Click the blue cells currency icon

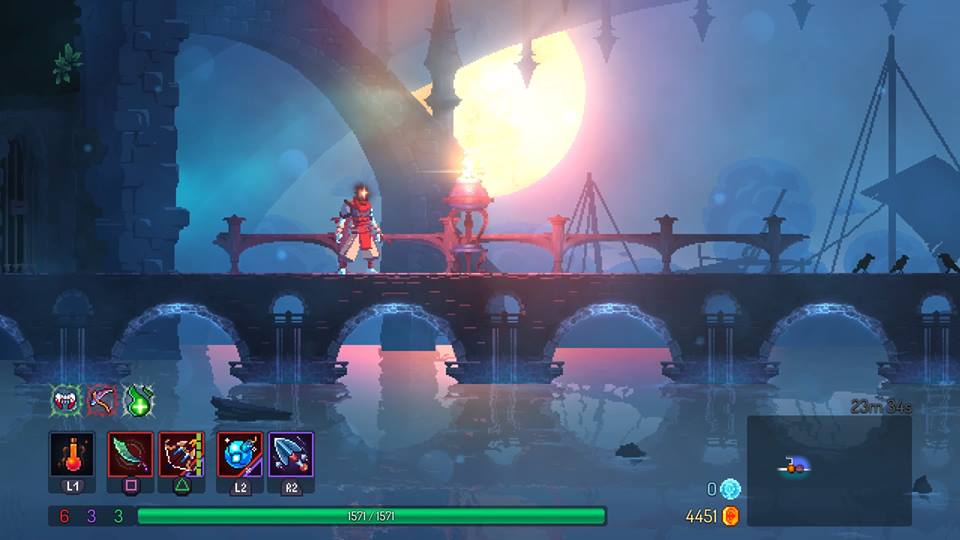[x=731, y=489]
